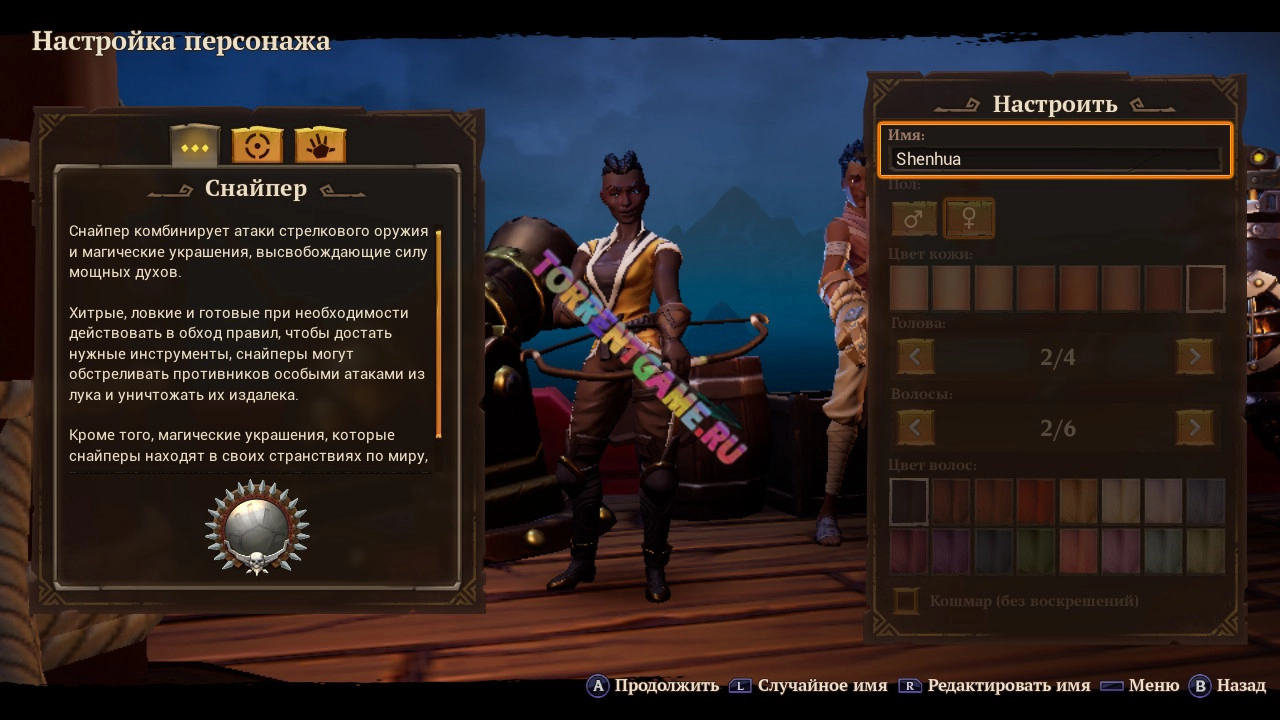The width and height of the screenshot is (1280, 720).
Task: Choose the golden blonde hair swatch
Action: (1078, 500)
